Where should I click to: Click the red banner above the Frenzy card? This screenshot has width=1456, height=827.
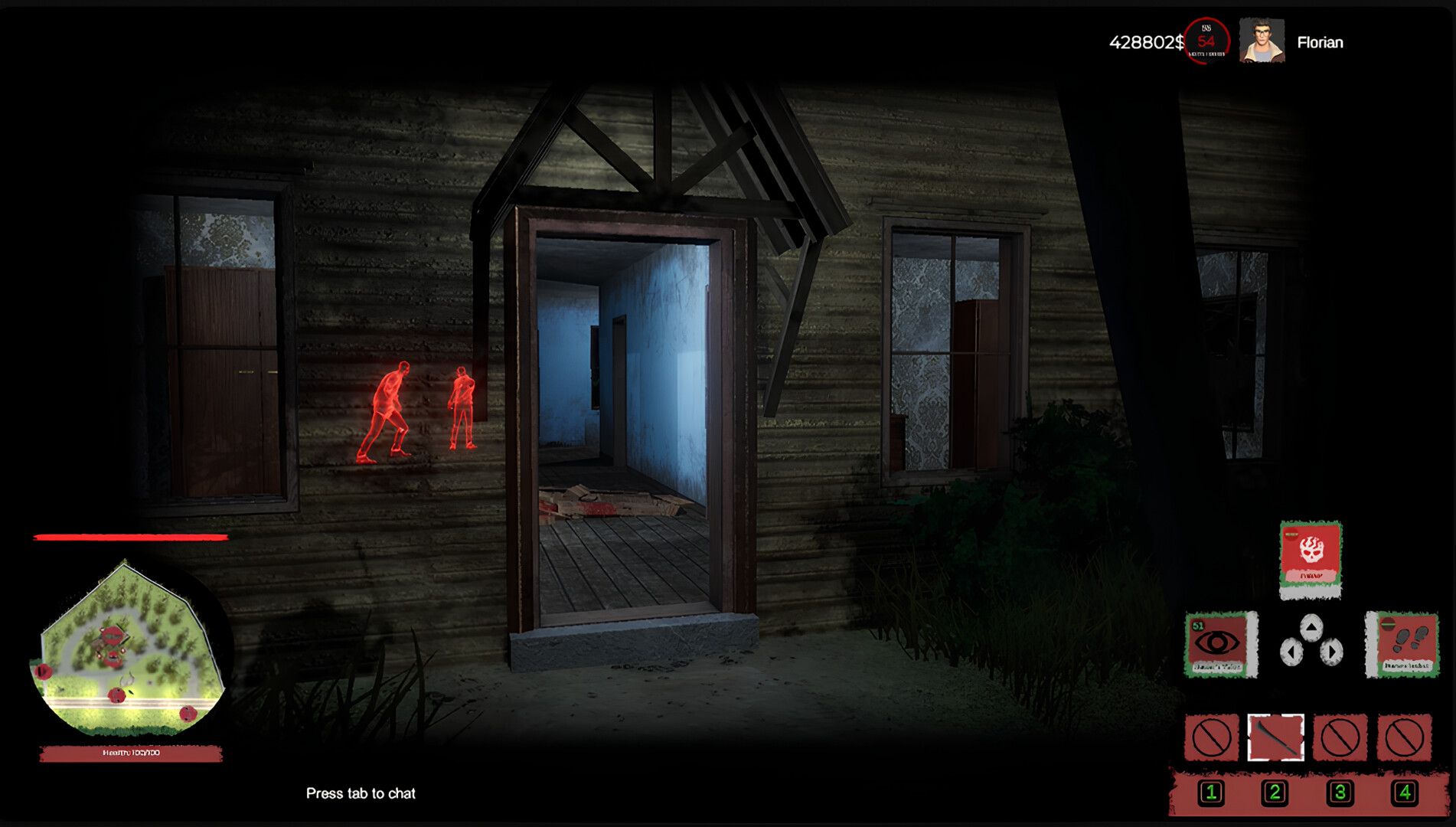(x=1293, y=534)
